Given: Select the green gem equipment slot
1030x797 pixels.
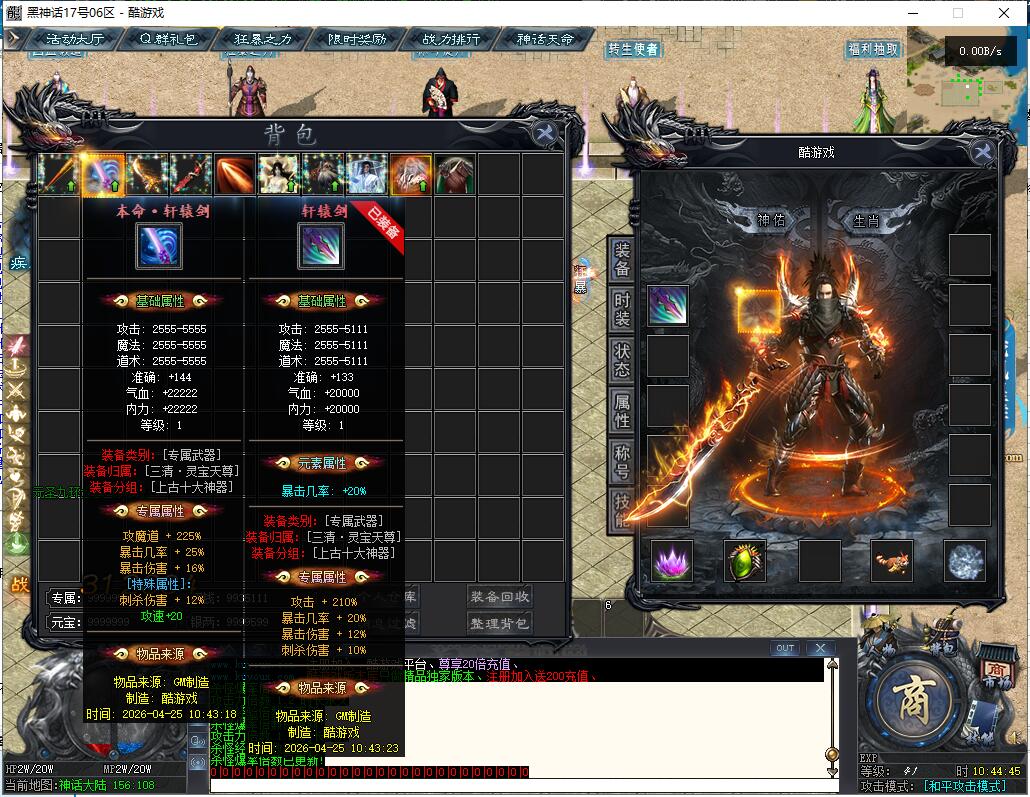Looking at the screenshot, I should tap(745, 561).
